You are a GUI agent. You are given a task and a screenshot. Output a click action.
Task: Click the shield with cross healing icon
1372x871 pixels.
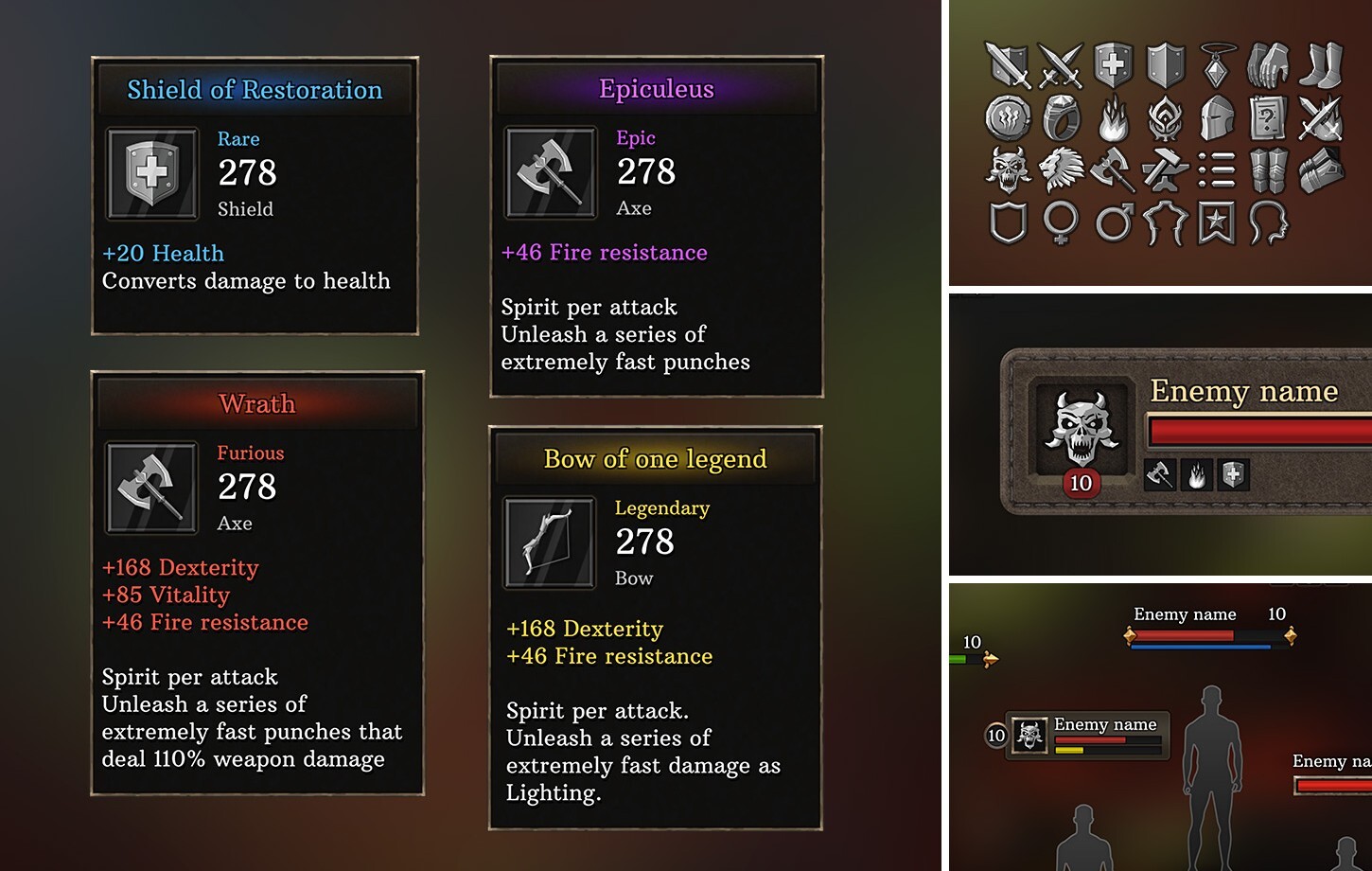tap(1115, 66)
